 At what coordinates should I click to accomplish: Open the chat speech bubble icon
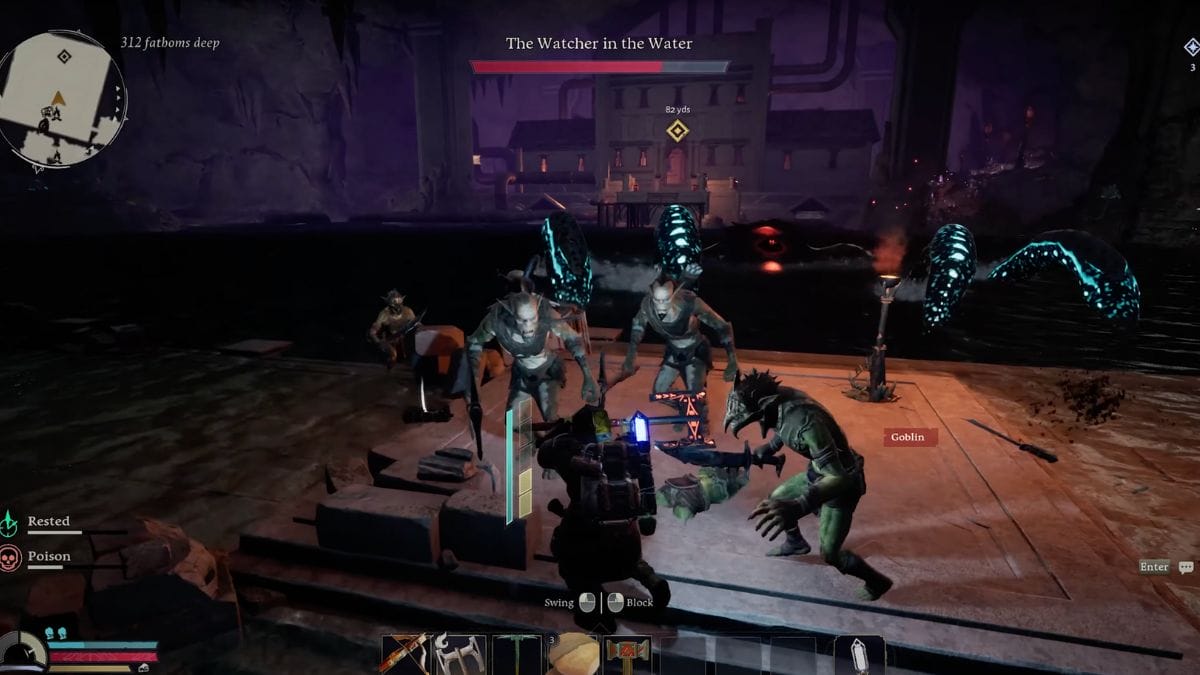(1186, 567)
